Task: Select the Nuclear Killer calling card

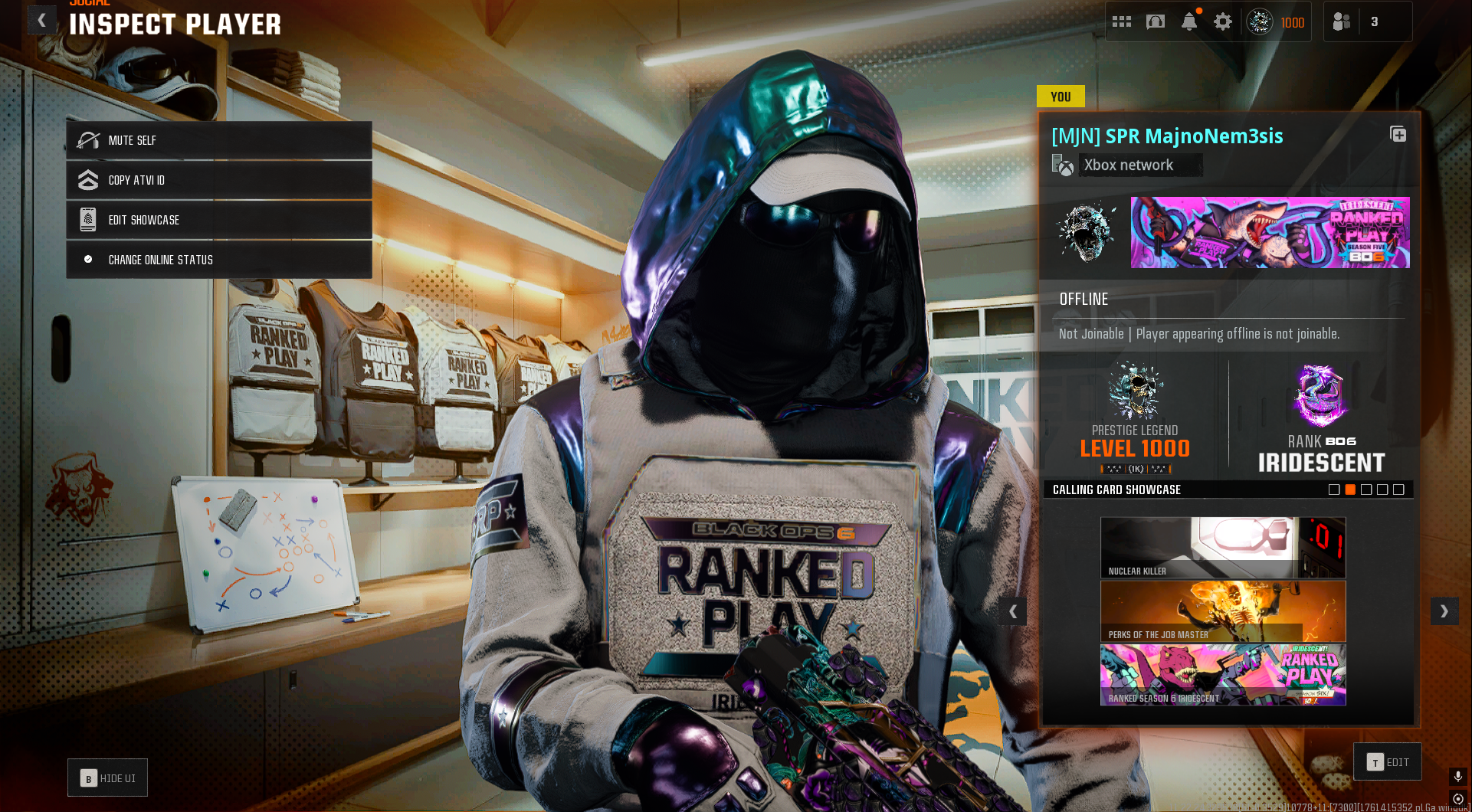Action: [1223, 548]
